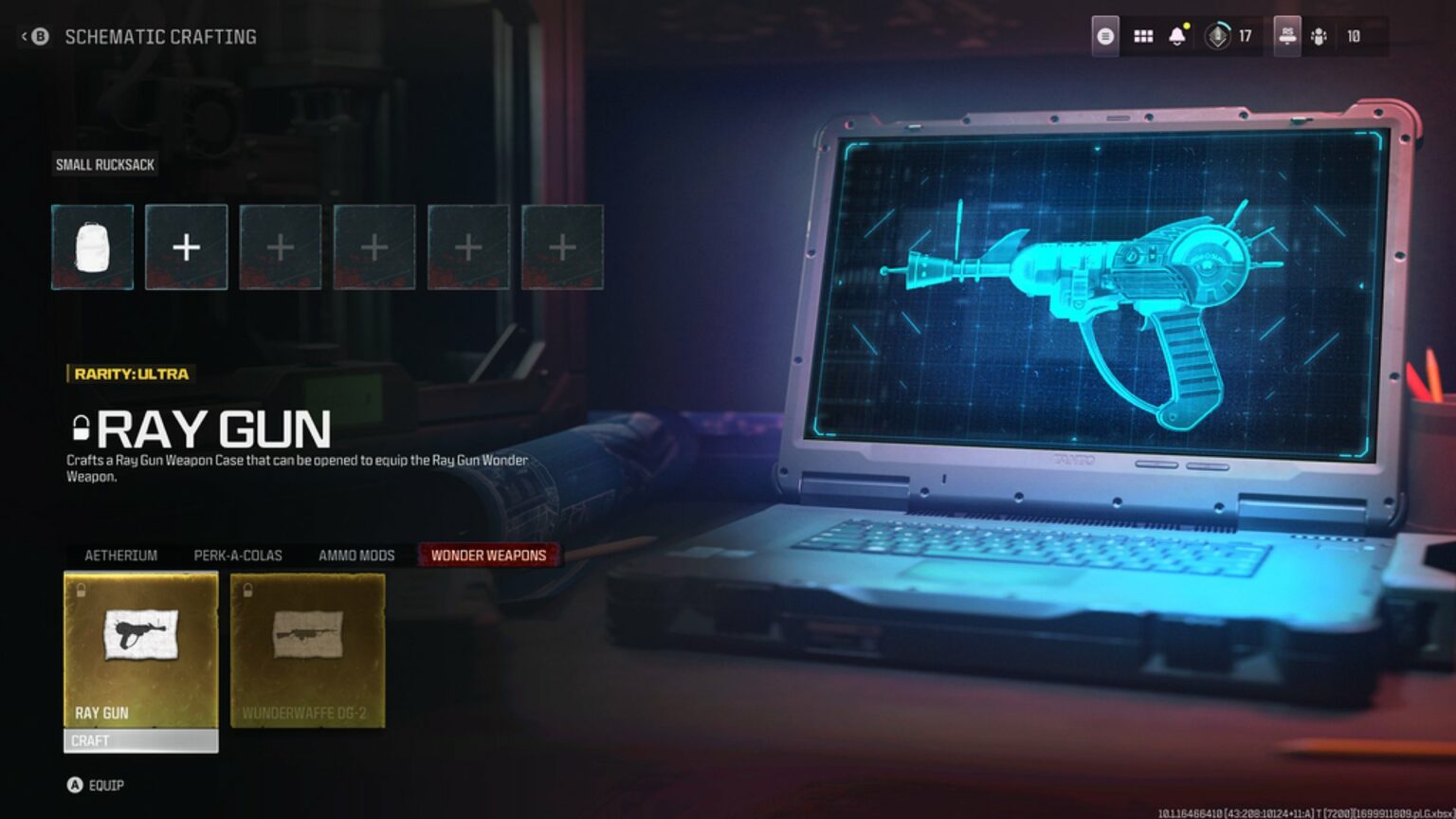Select the Small Rucksack backpack slot
The width and height of the screenshot is (1456, 819).
tap(91, 246)
